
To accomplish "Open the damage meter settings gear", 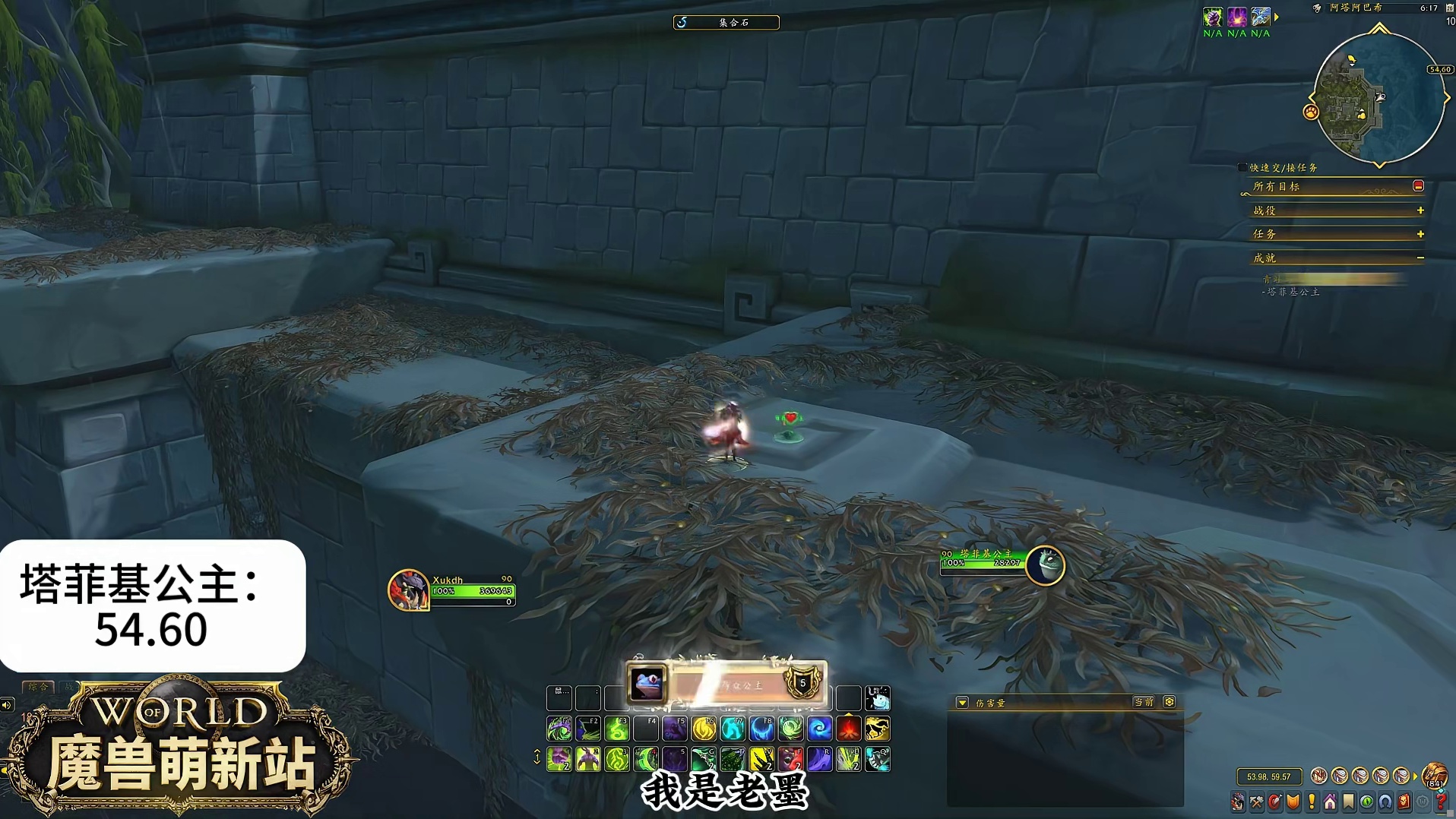I will click(1170, 702).
